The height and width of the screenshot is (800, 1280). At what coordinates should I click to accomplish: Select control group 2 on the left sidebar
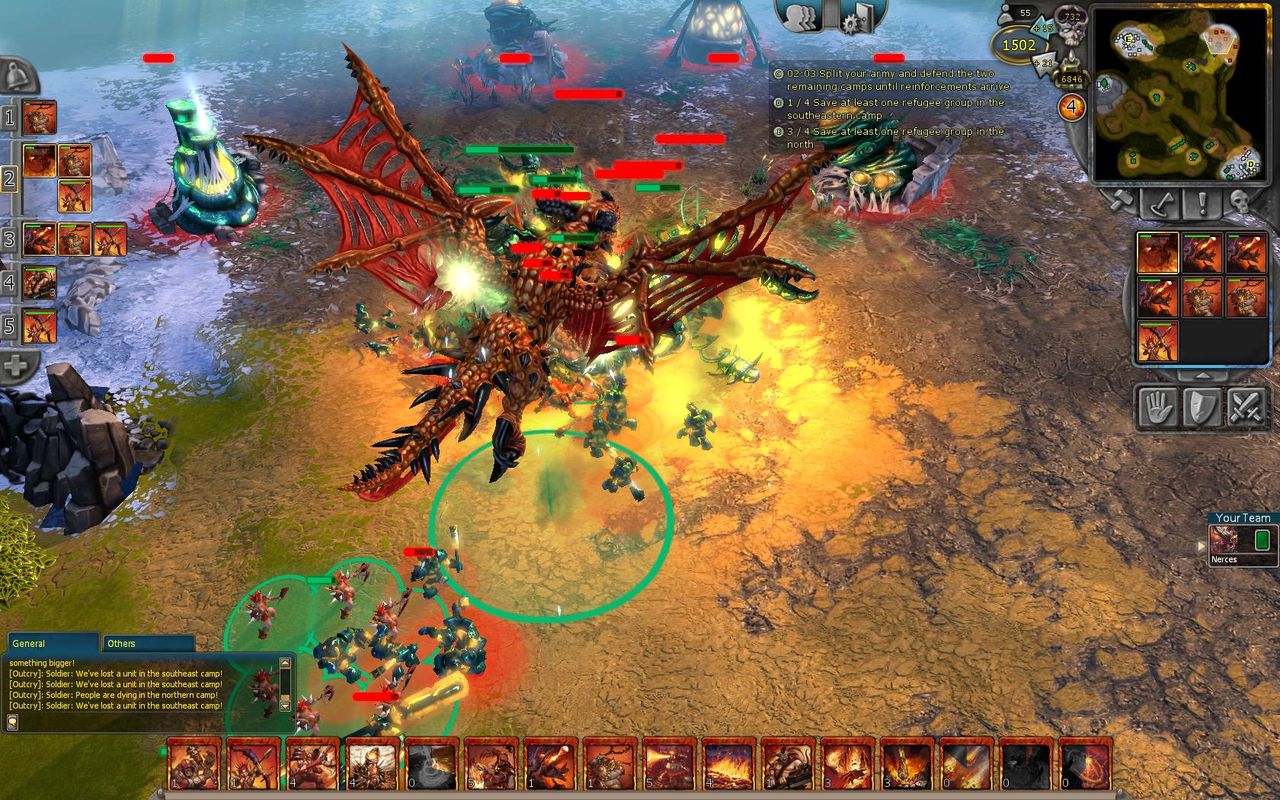(9, 178)
